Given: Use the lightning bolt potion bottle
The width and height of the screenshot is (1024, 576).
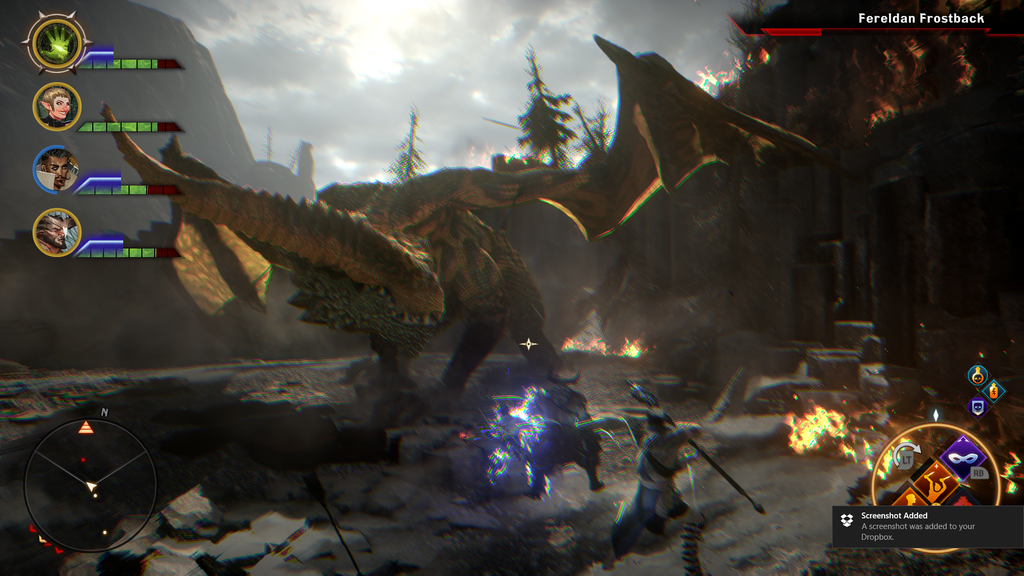Looking at the screenshot, I should pos(993,390).
